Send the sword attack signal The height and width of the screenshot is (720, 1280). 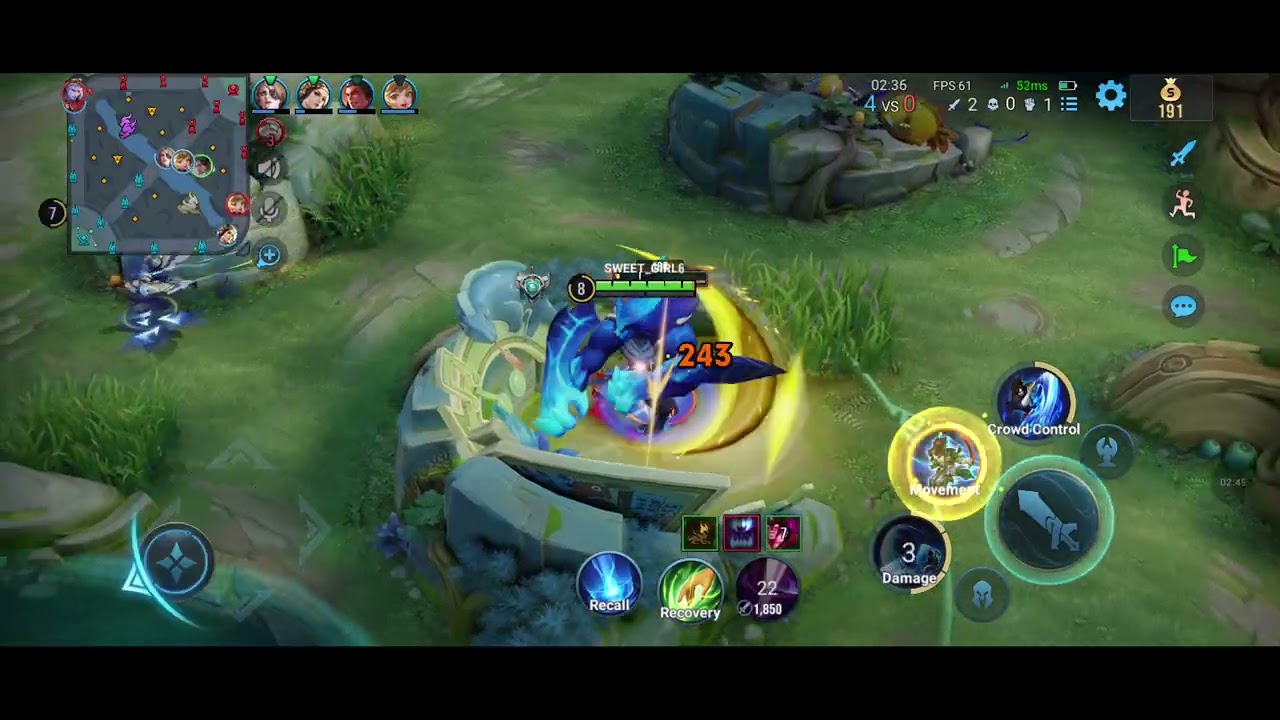pyautogui.click(x=1183, y=154)
